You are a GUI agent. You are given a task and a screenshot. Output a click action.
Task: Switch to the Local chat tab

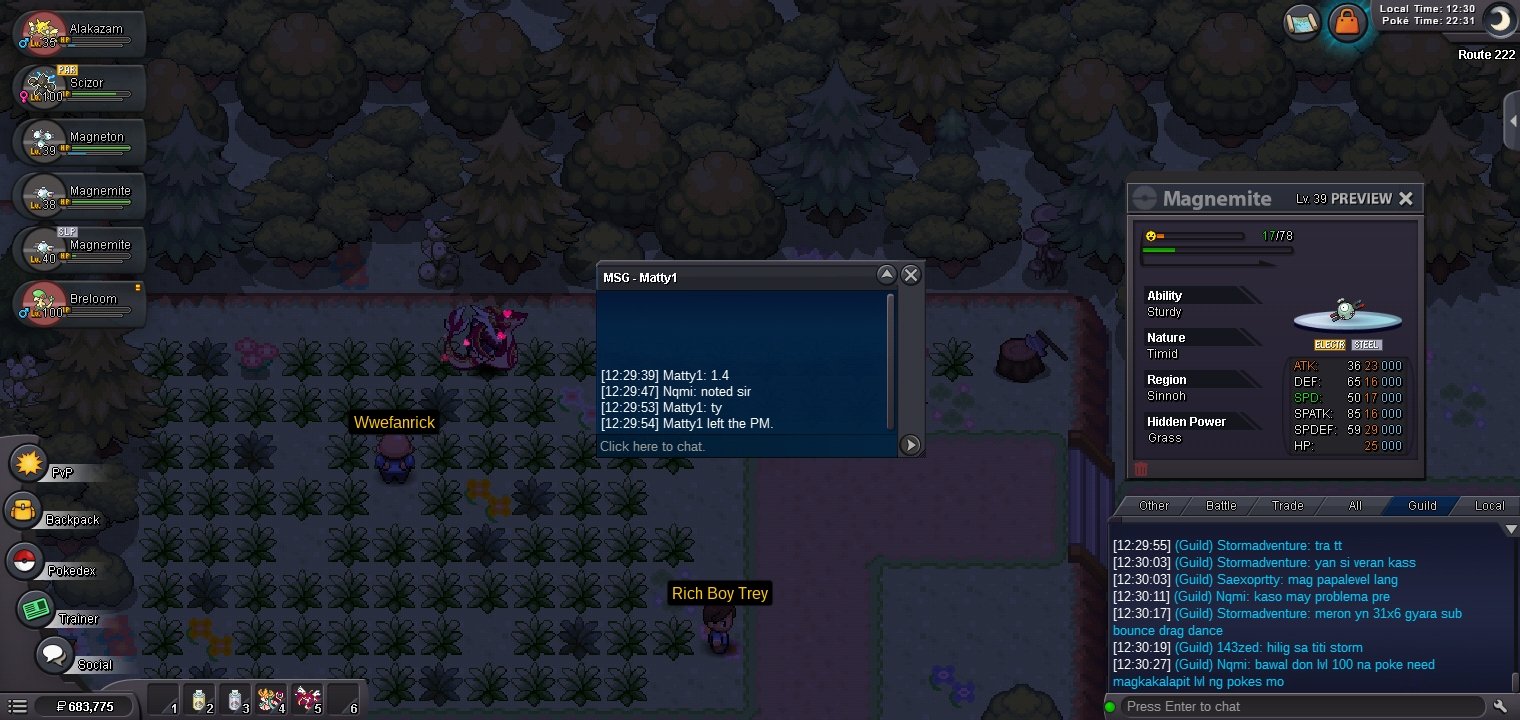(1489, 506)
